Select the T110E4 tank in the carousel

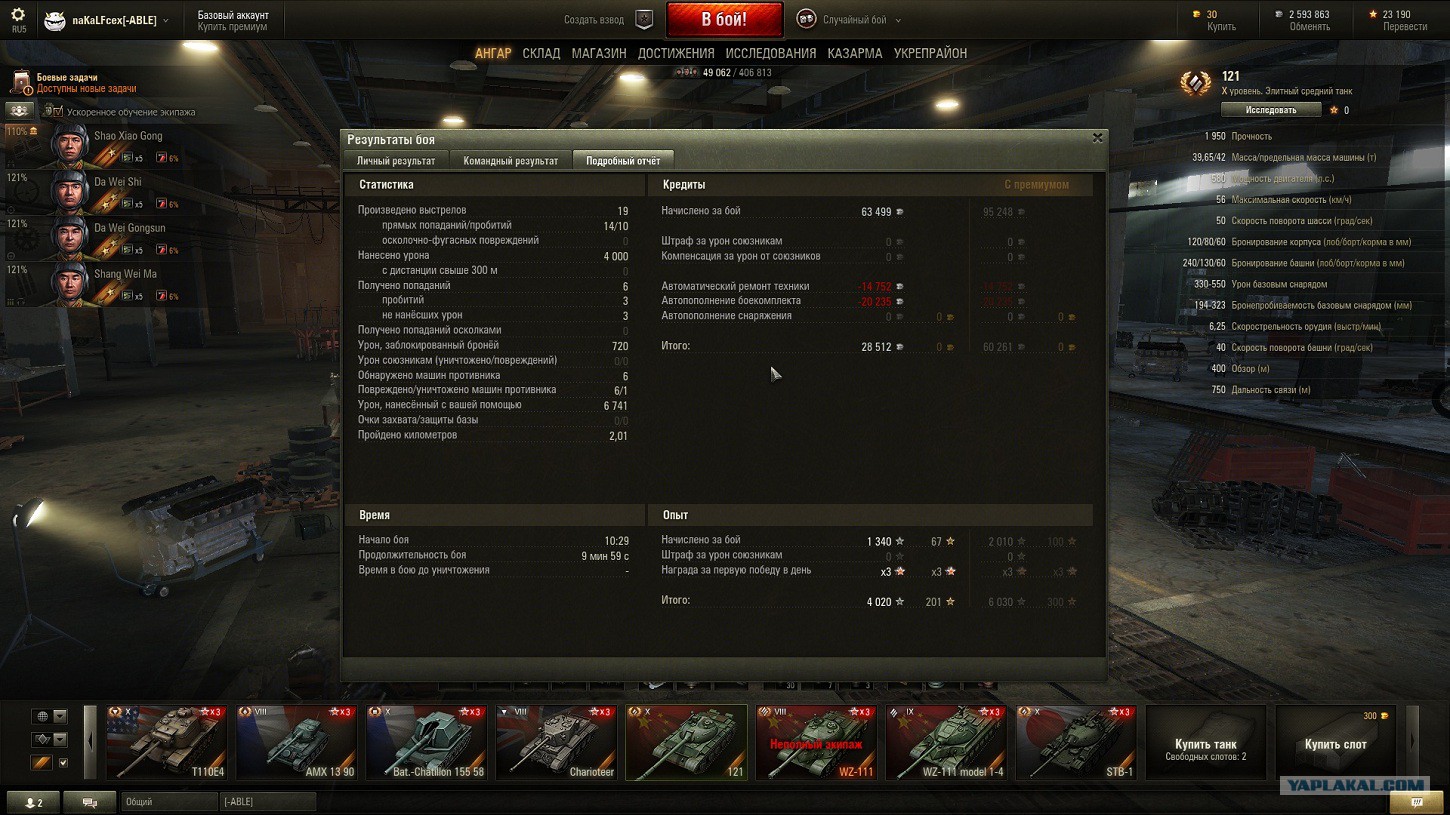point(166,742)
